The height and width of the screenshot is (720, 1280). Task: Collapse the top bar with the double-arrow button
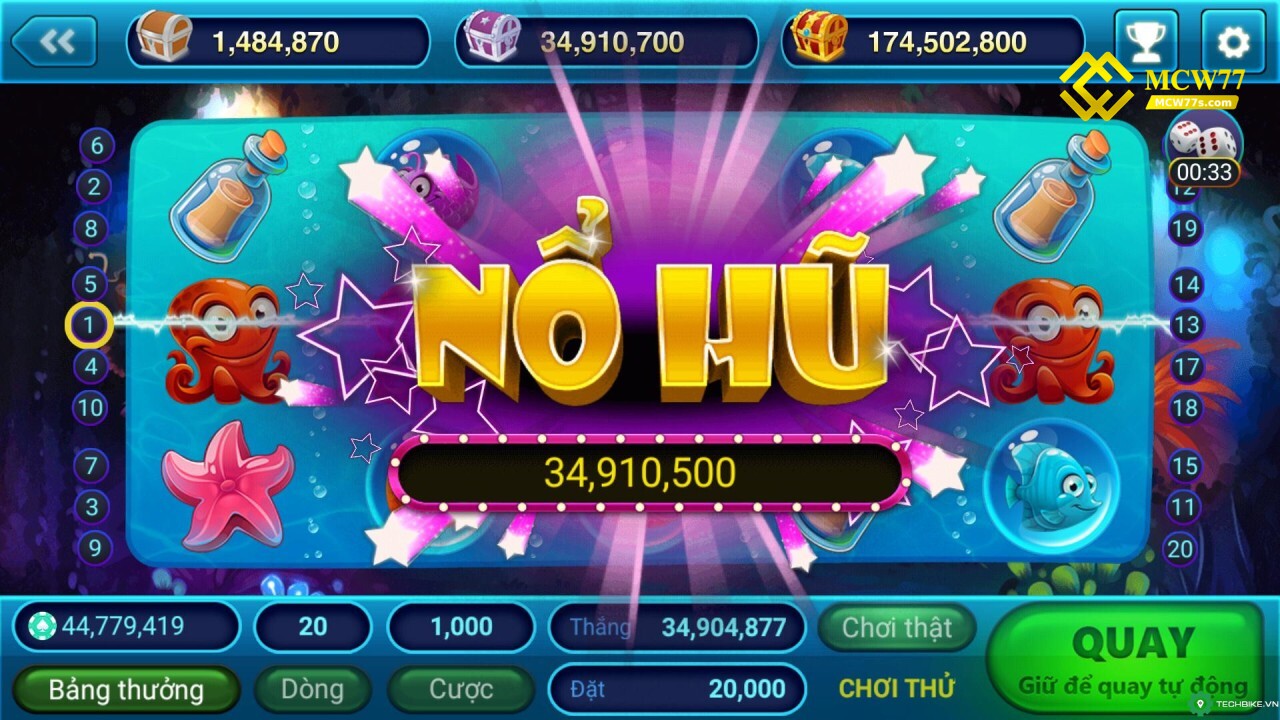tap(55, 40)
